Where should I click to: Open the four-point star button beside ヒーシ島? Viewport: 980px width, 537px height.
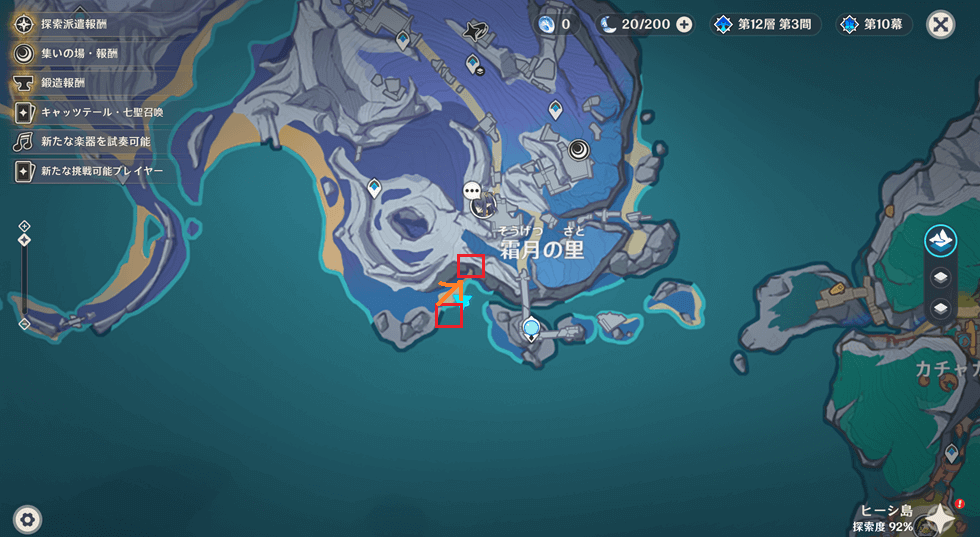point(940,516)
